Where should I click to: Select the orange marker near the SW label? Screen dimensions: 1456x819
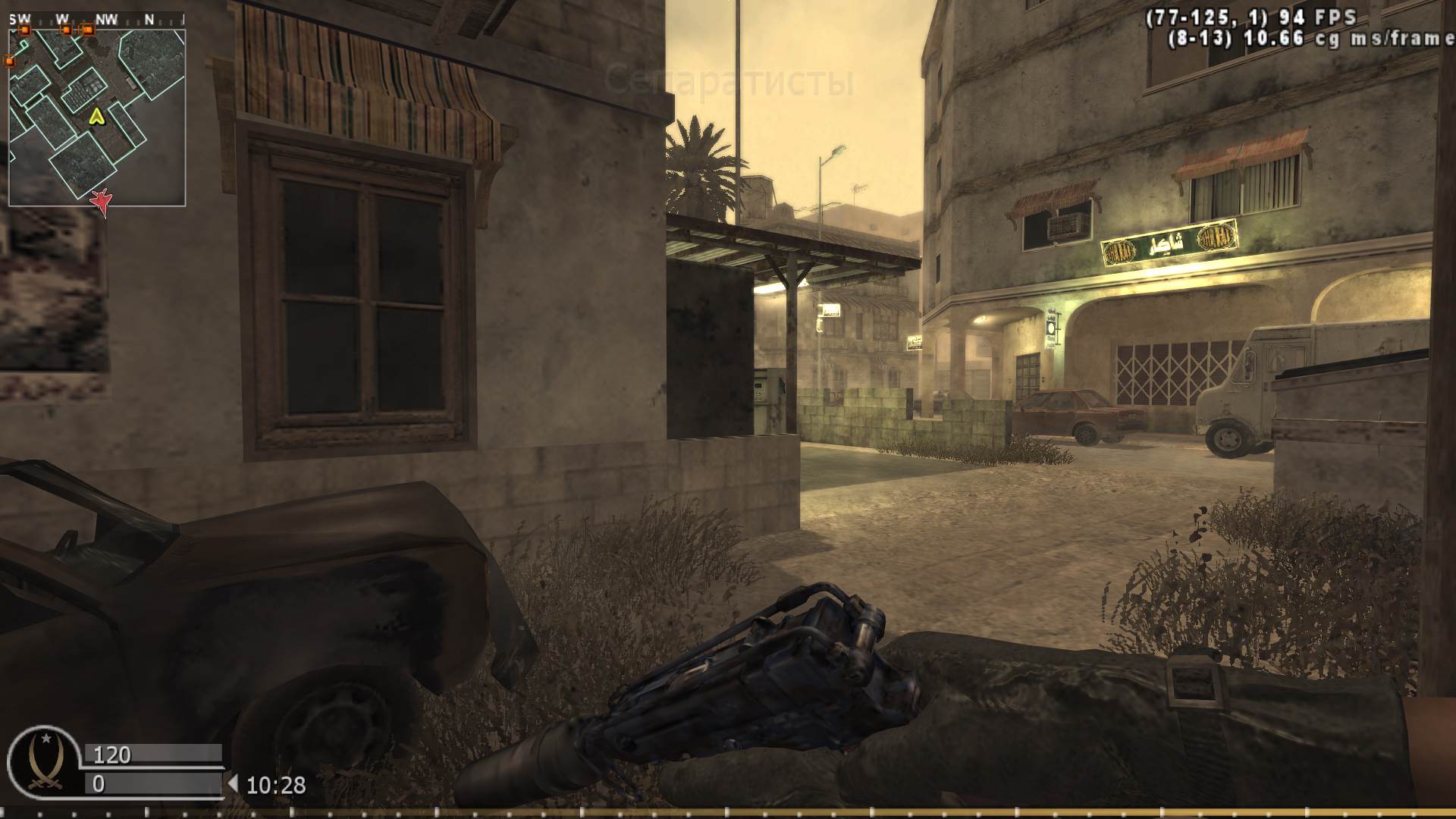[25, 31]
